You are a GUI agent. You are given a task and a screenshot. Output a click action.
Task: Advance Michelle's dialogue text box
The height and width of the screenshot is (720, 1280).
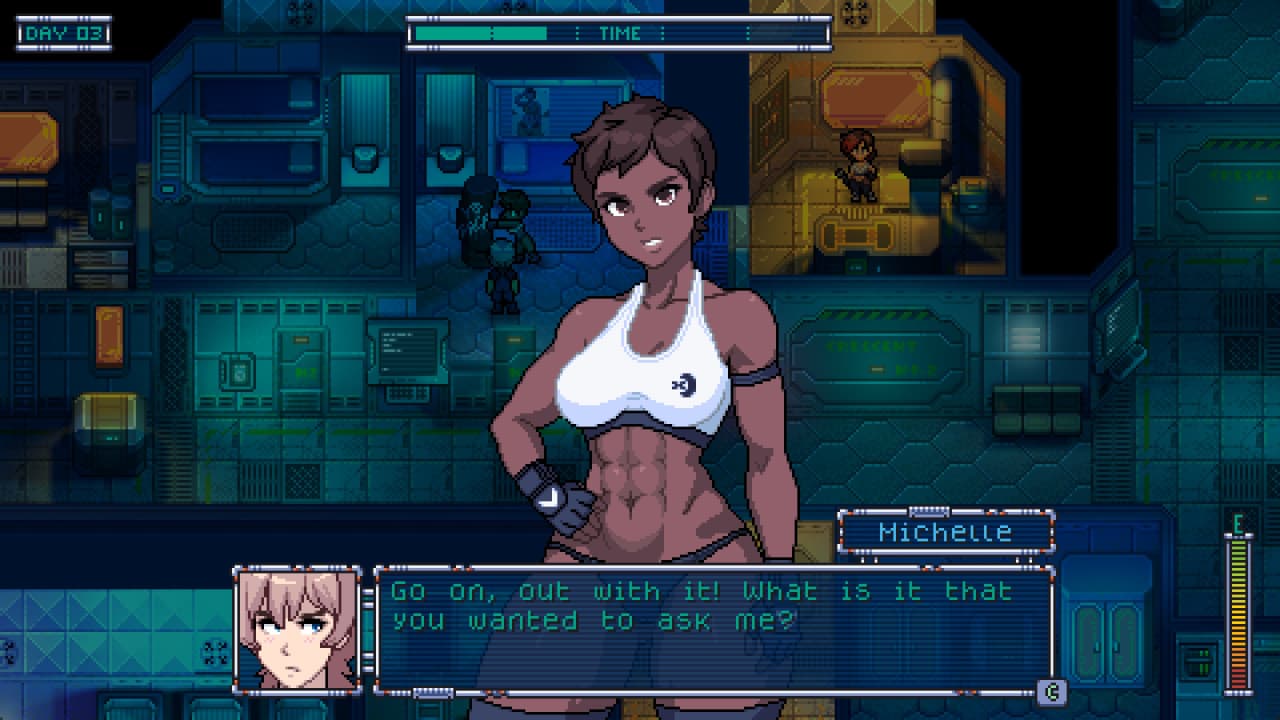[x=1050, y=691]
